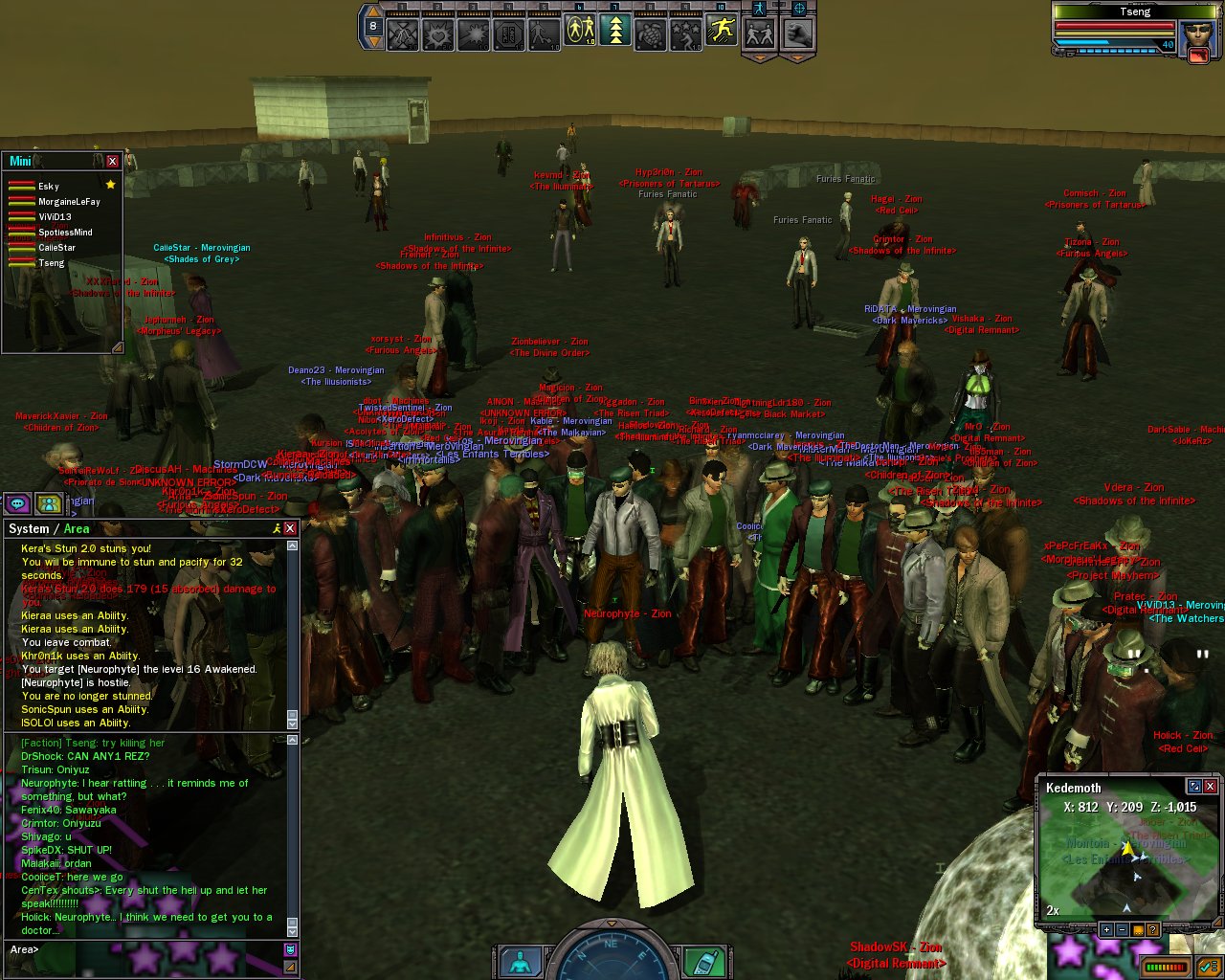1225x980 pixels.
Task: Use the yellow running figure ability
Action: (x=722, y=32)
